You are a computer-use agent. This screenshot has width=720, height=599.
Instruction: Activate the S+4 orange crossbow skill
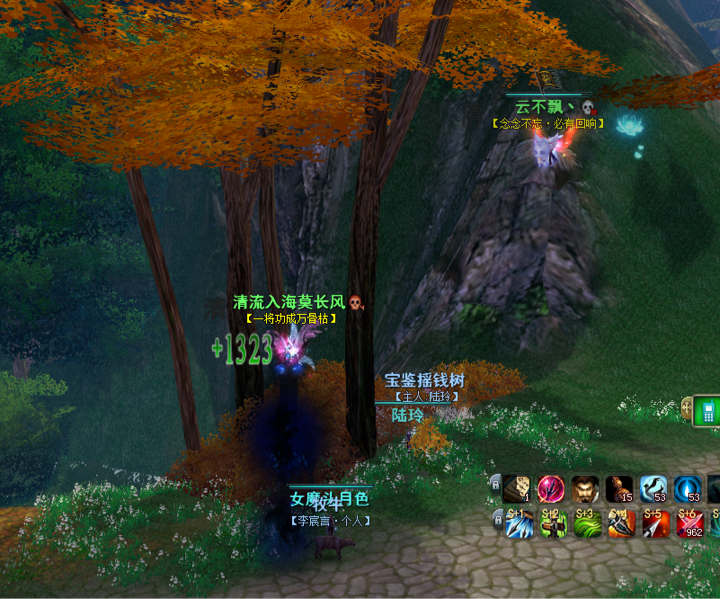point(619,523)
